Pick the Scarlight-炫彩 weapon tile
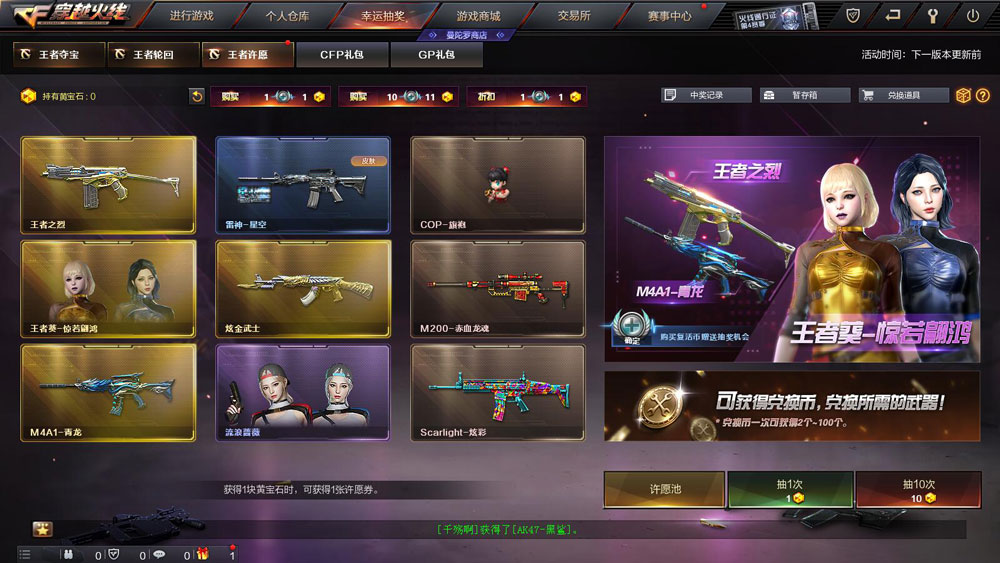The height and width of the screenshot is (563, 1000). 497,393
